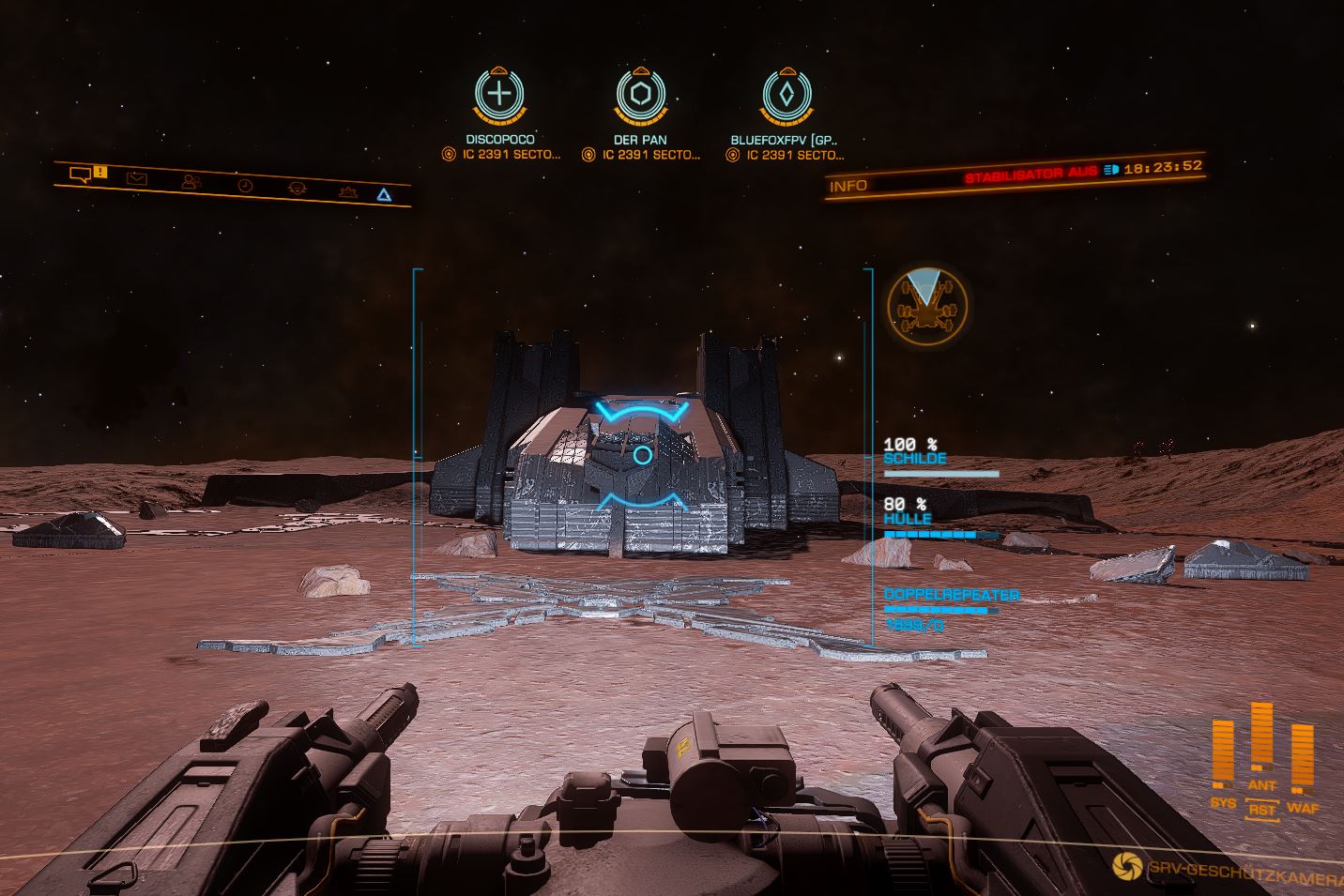Viewport: 1344px width, 896px height.
Task: Select wing member DISCOPOCO
Action: coord(500,95)
